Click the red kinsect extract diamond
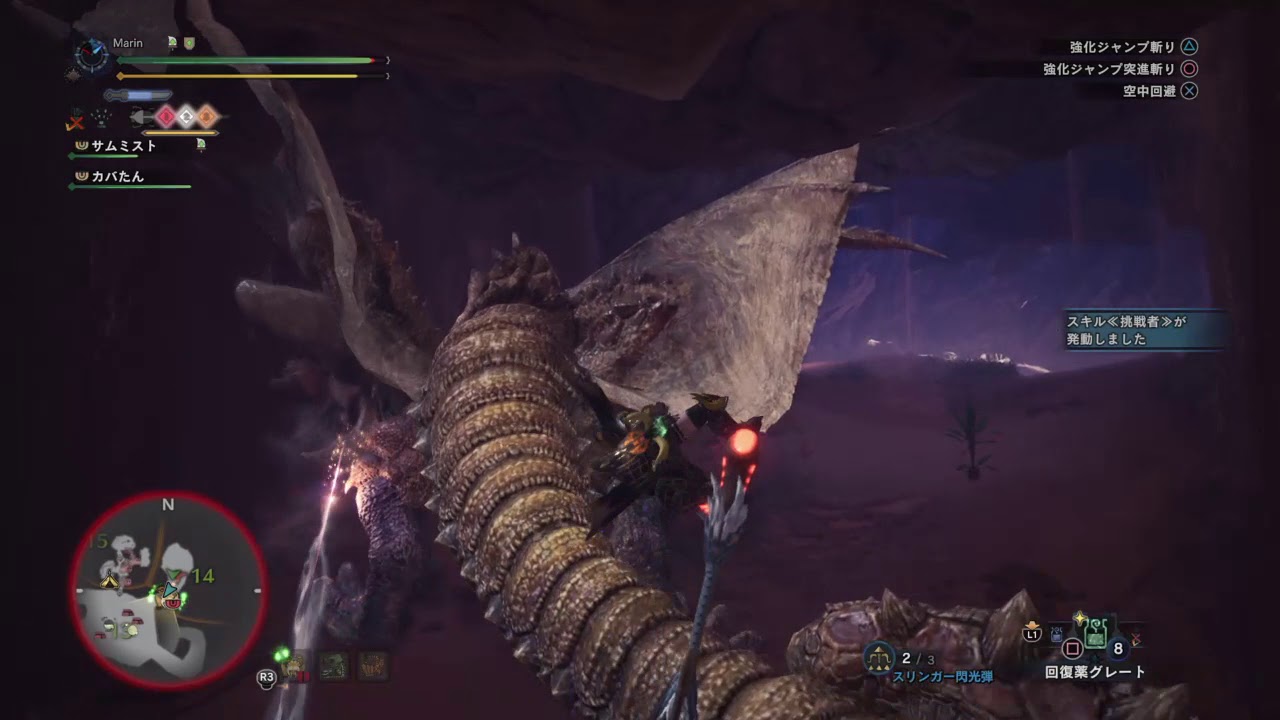The height and width of the screenshot is (720, 1280). (x=166, y=117)
